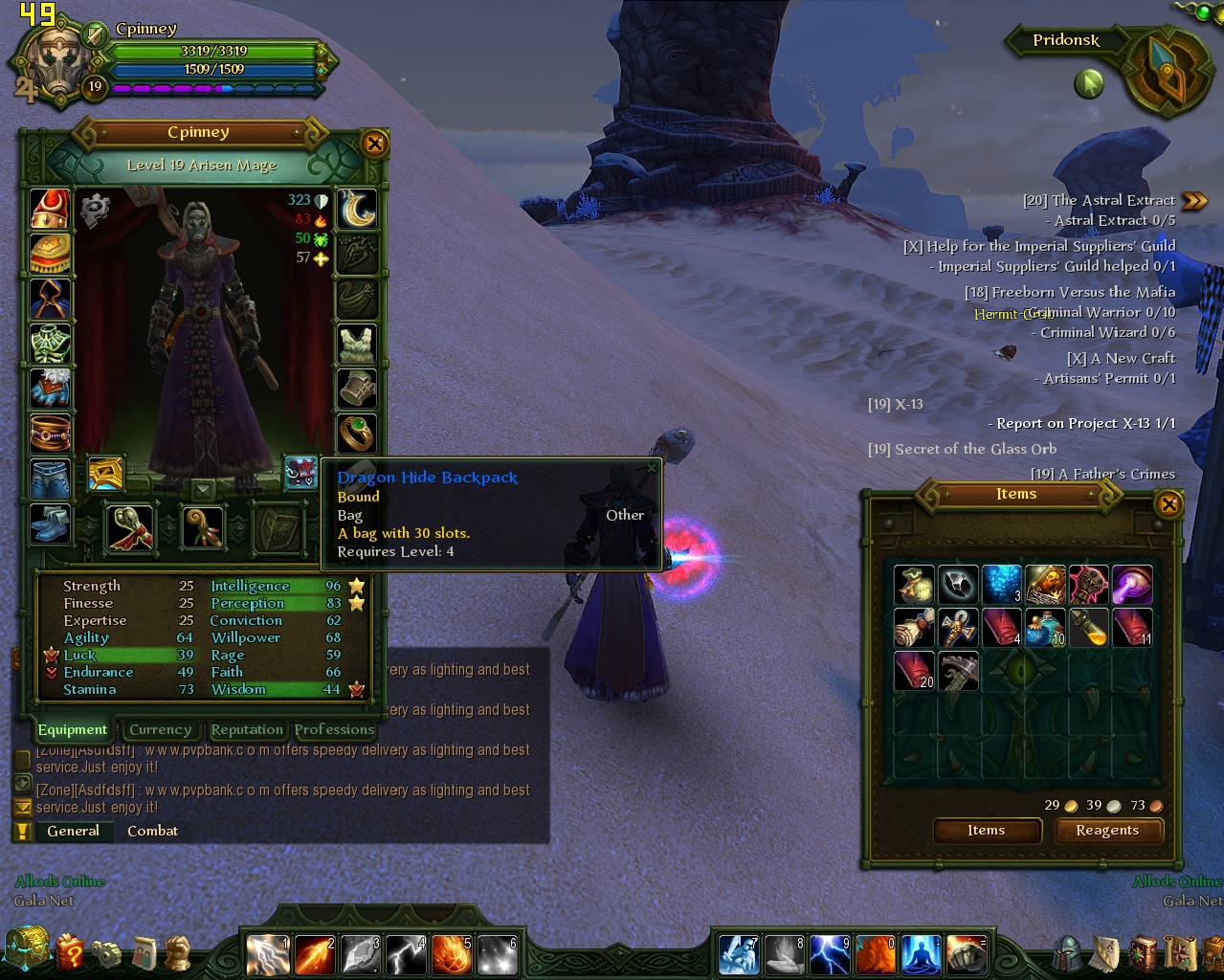Switch to the Reputation tab

(x=247, y=729)
